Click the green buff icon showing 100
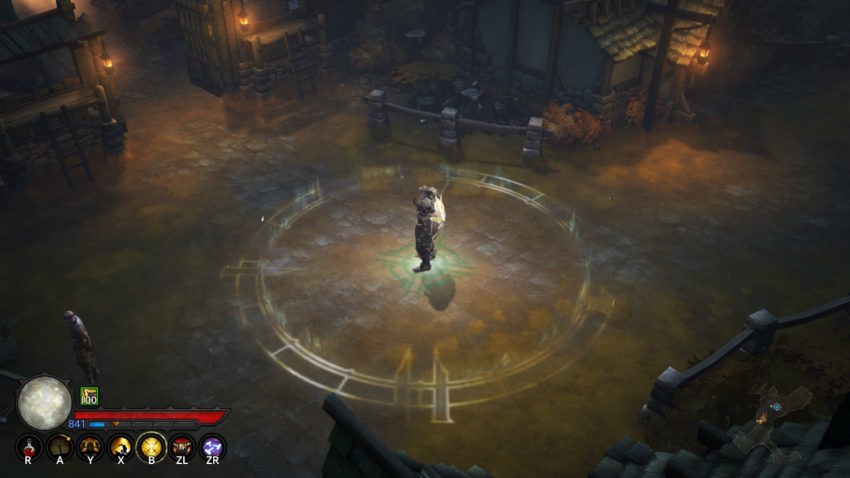850x478 pixels. tap(89, 396)
